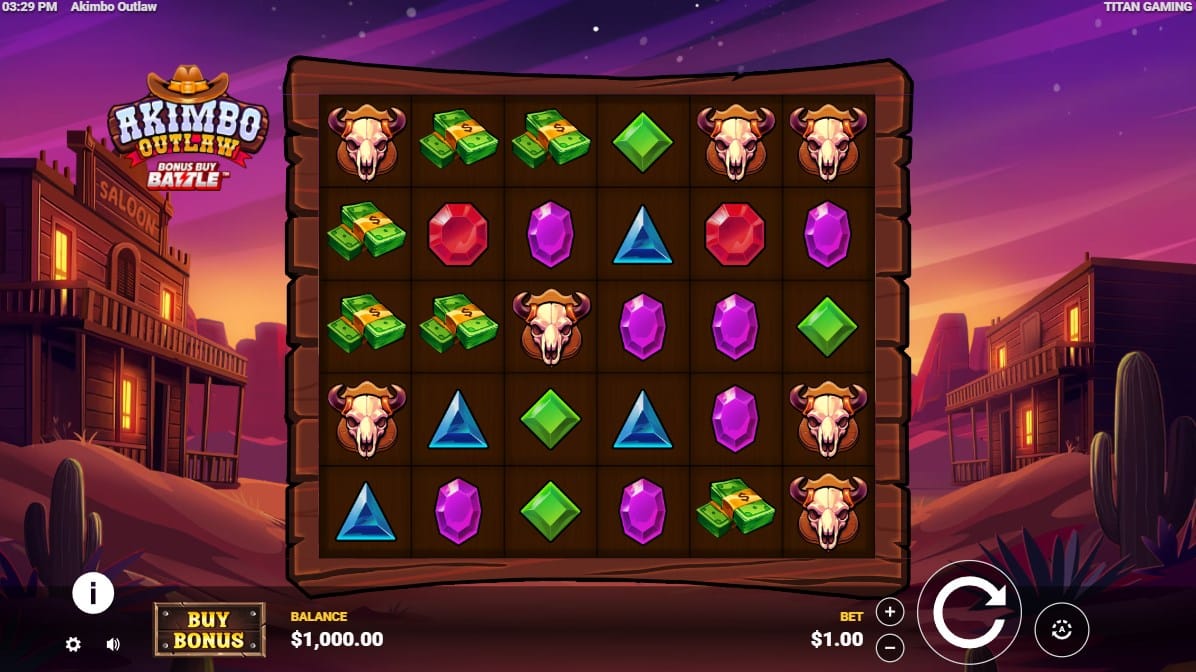Screen dimensions: 1196x672
Task: Increase the bet with the plus button
Action: (x=889, y=612)
